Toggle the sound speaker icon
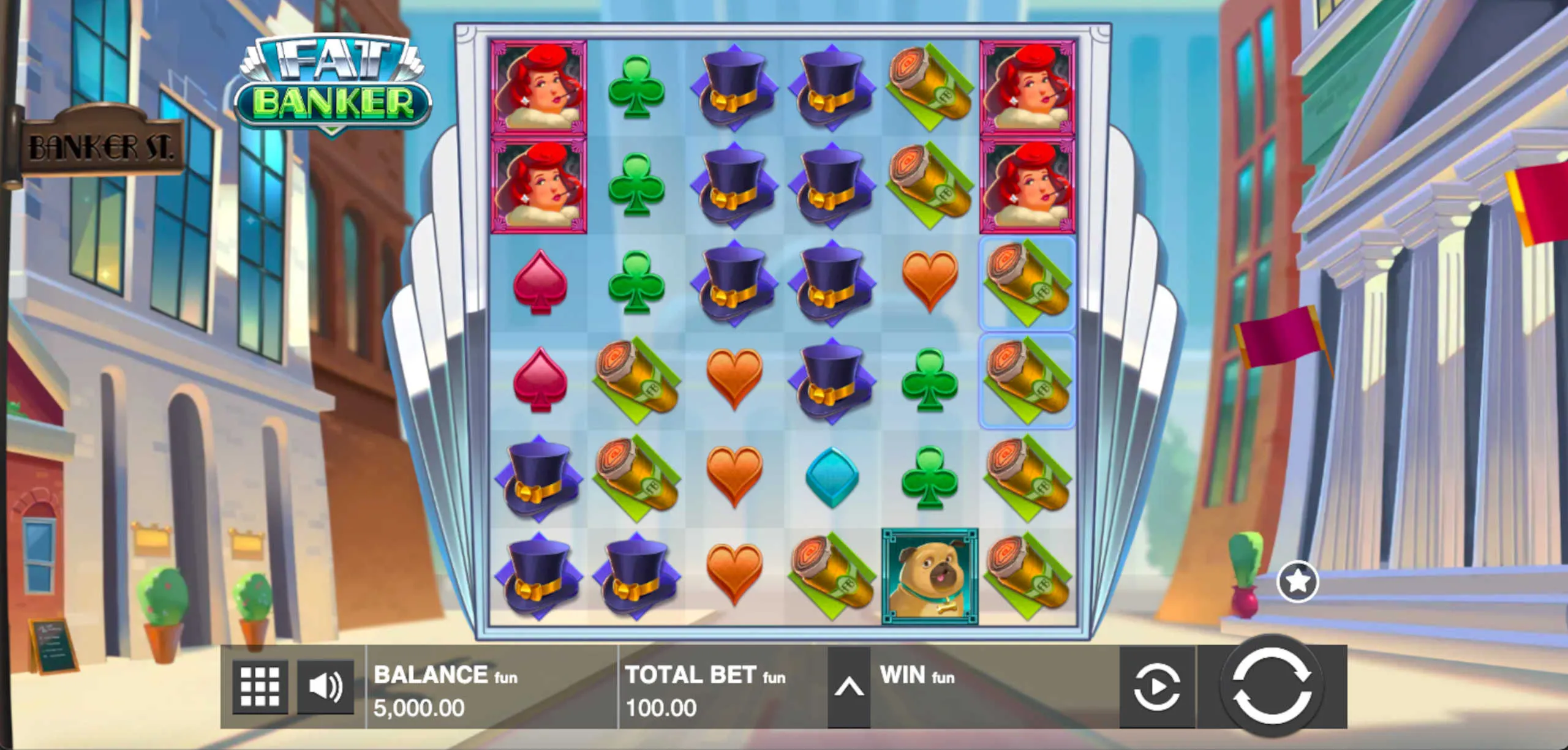This screenshot has width=1568, height=750. 325,687
